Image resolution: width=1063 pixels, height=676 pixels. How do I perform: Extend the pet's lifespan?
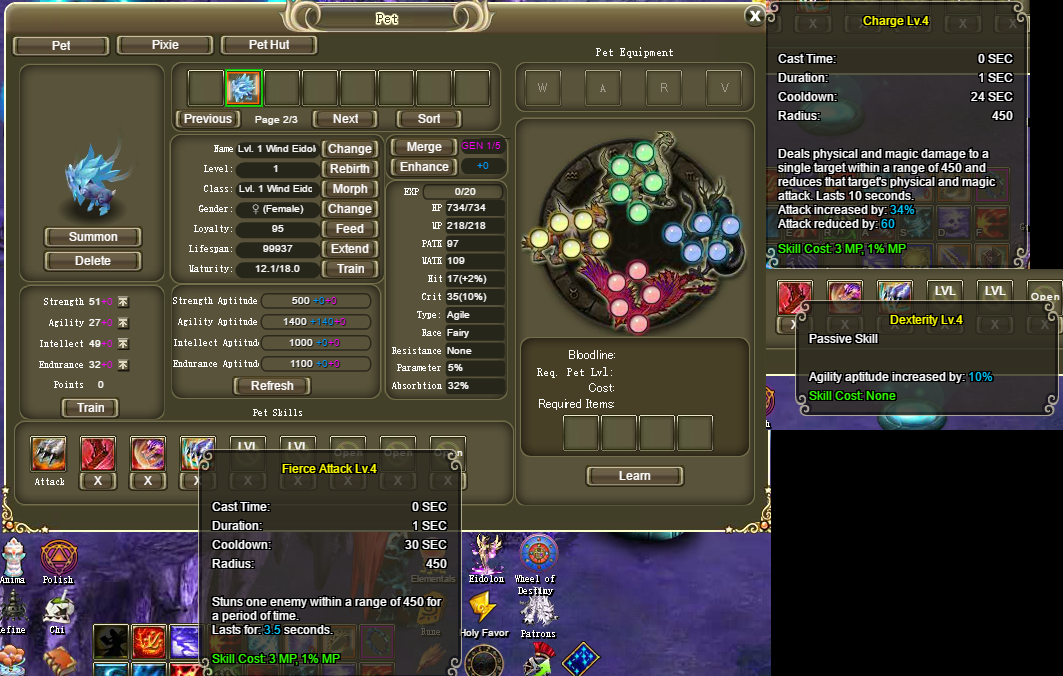(350, 249)
